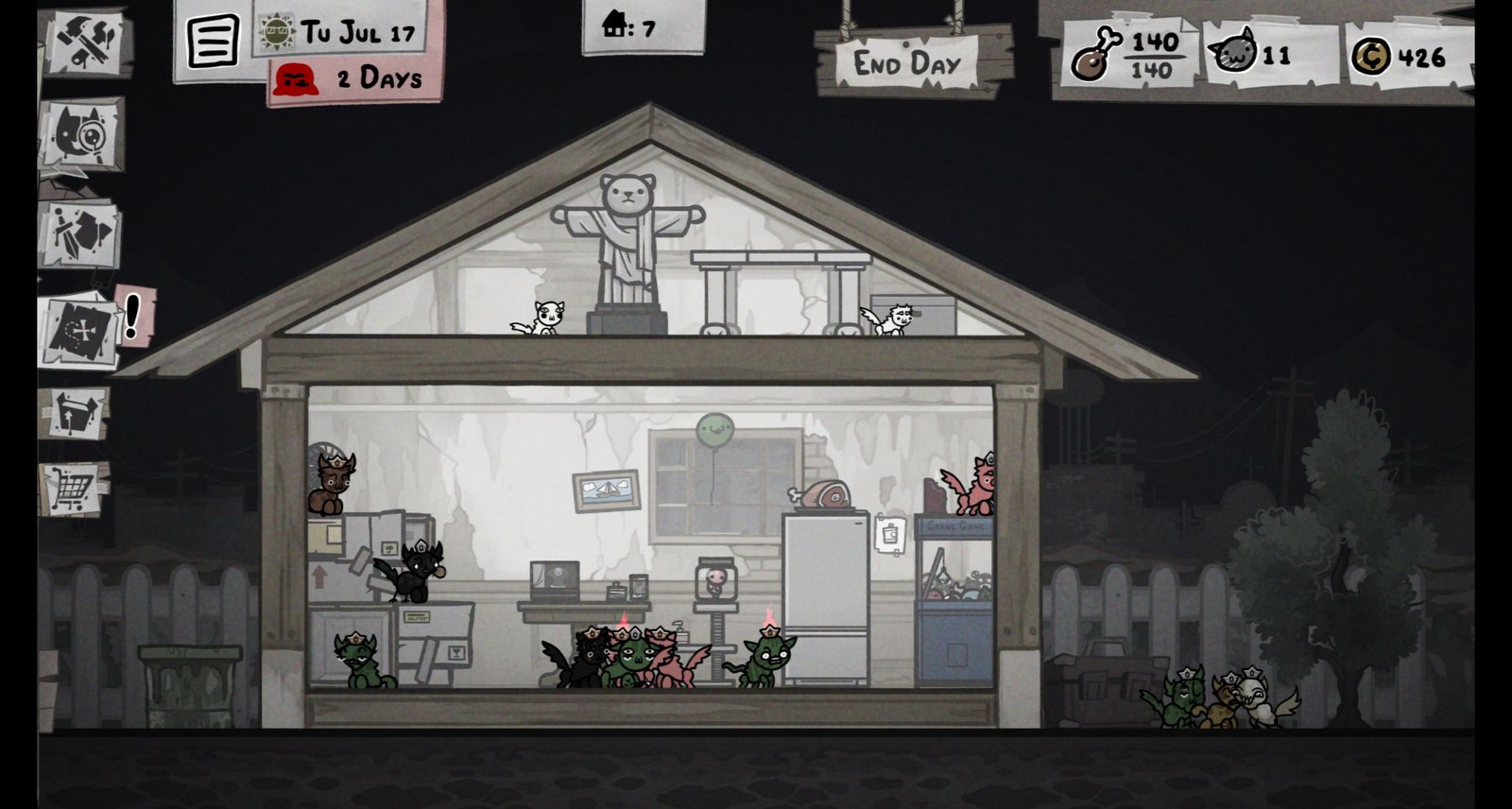Open the box with arrow storage icon
Screen dimensions: 1512x809
(x=75, y=413)
